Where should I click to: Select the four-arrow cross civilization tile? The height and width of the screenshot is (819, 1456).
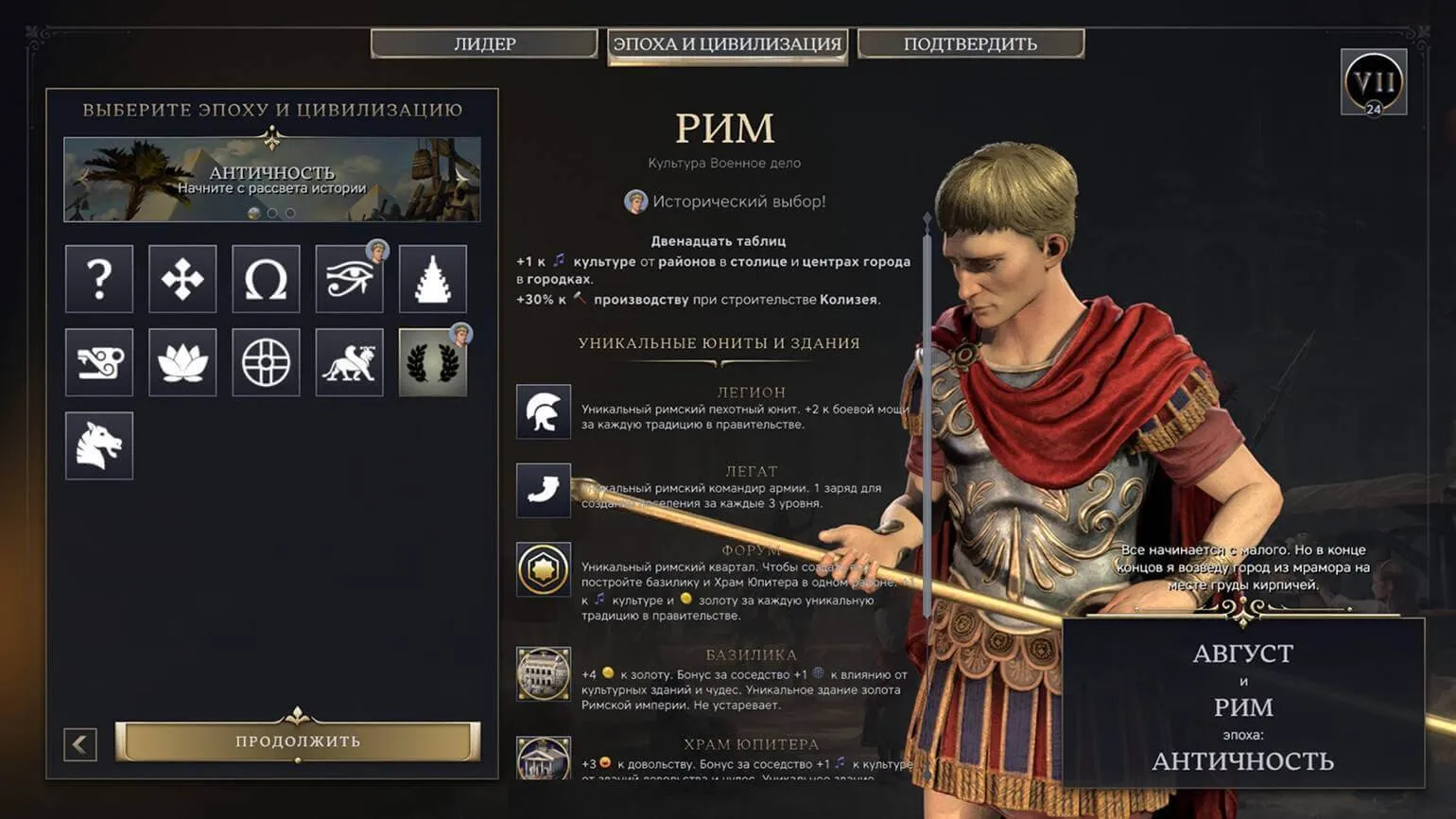click(x=182, y=279)
